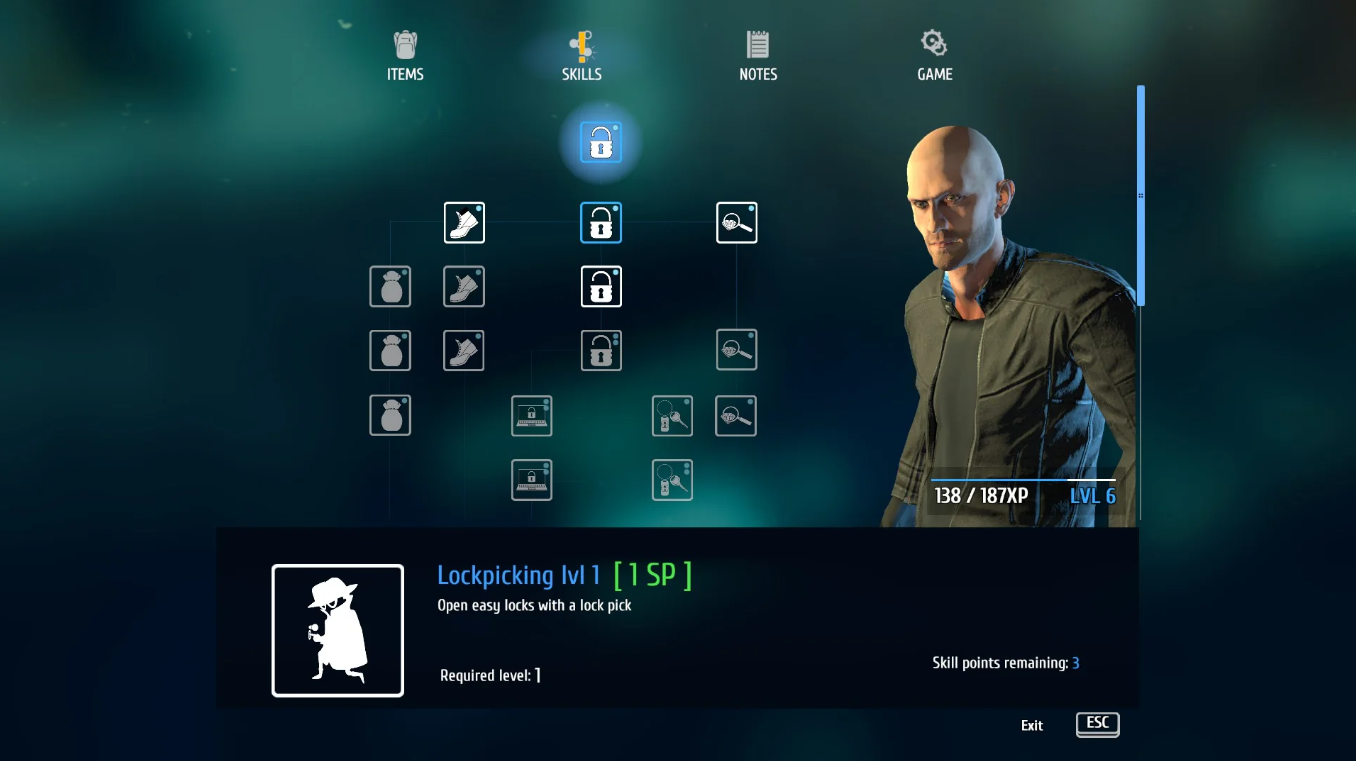Screen dimensions: 1356x761
Task: Select the key inspection skill icon
Action: (672, 415)
